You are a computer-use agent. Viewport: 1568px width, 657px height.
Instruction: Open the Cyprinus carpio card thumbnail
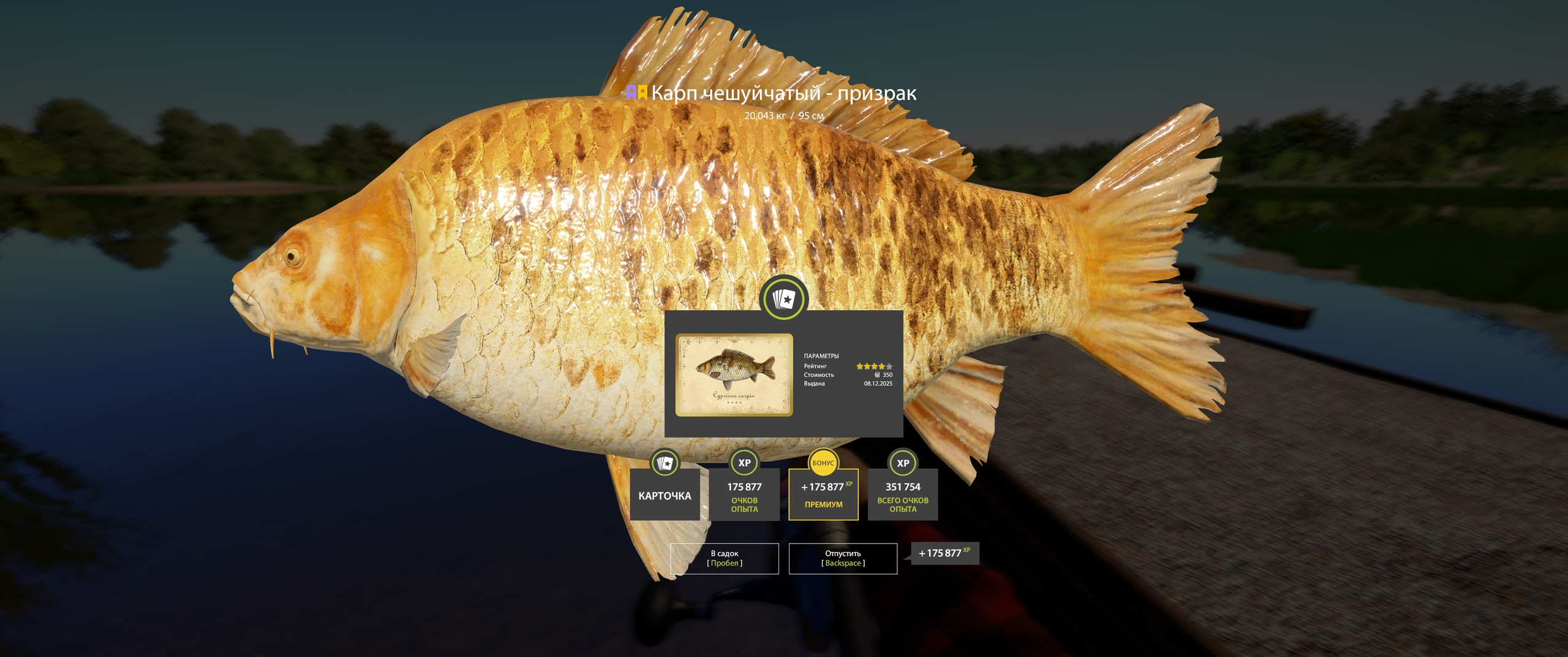pyautogui.click(x=734, y=375)
